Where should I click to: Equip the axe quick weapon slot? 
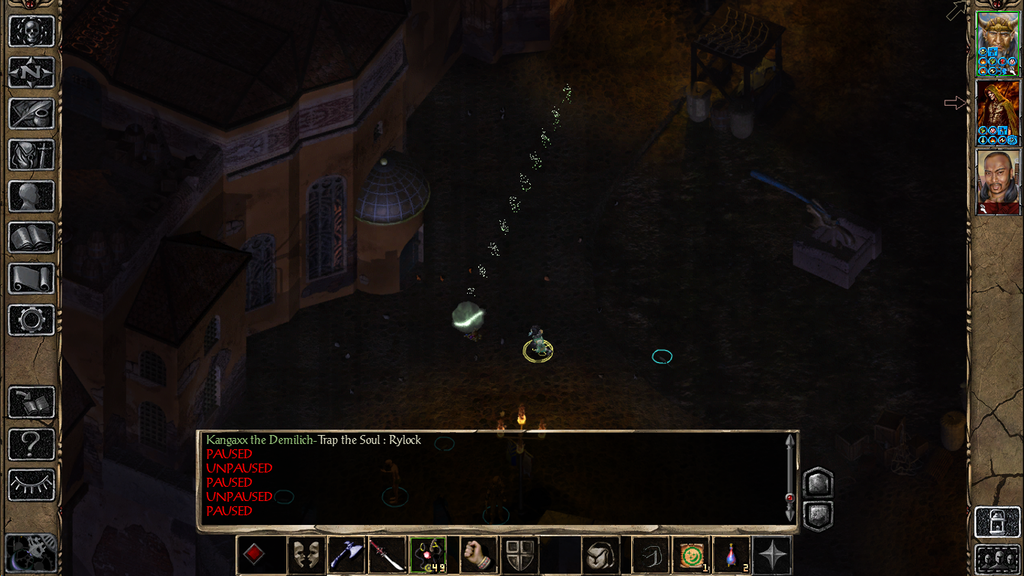346,555
